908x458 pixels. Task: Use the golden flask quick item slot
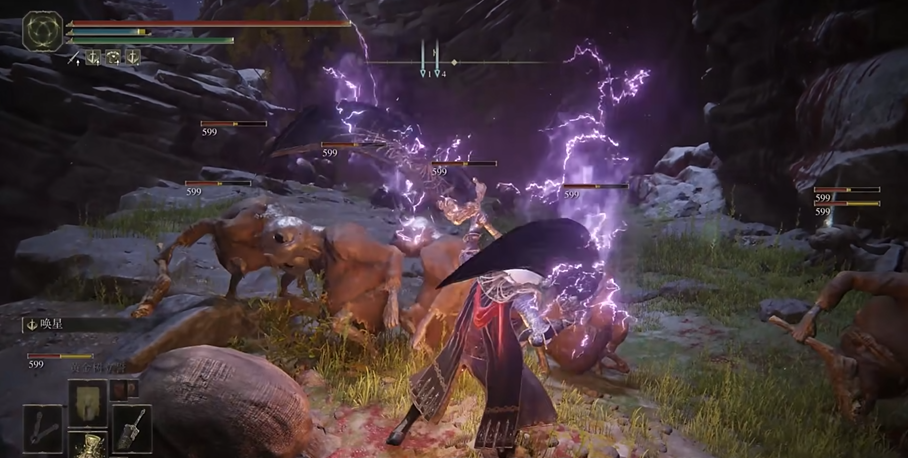88,444
